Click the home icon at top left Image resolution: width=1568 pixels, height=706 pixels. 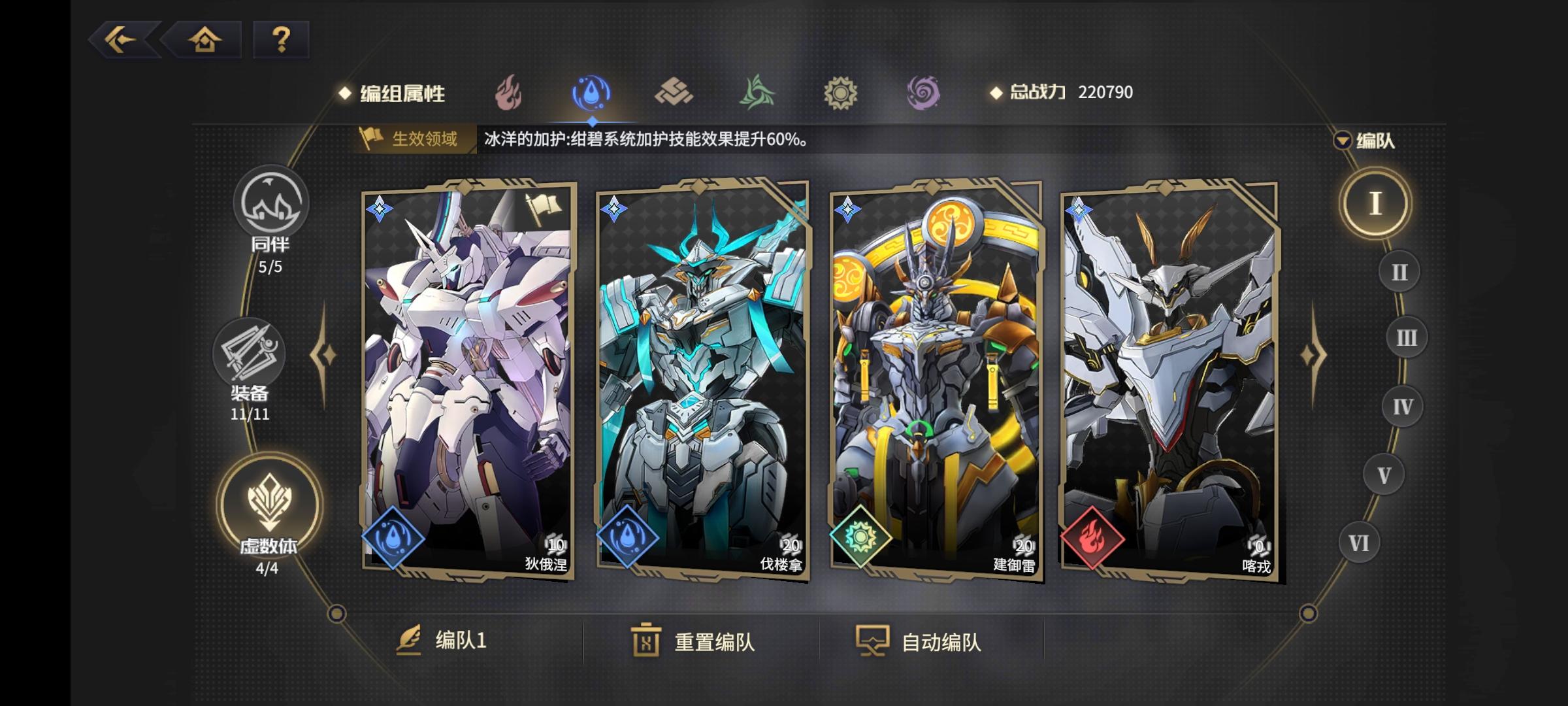[x=205, y=41]
